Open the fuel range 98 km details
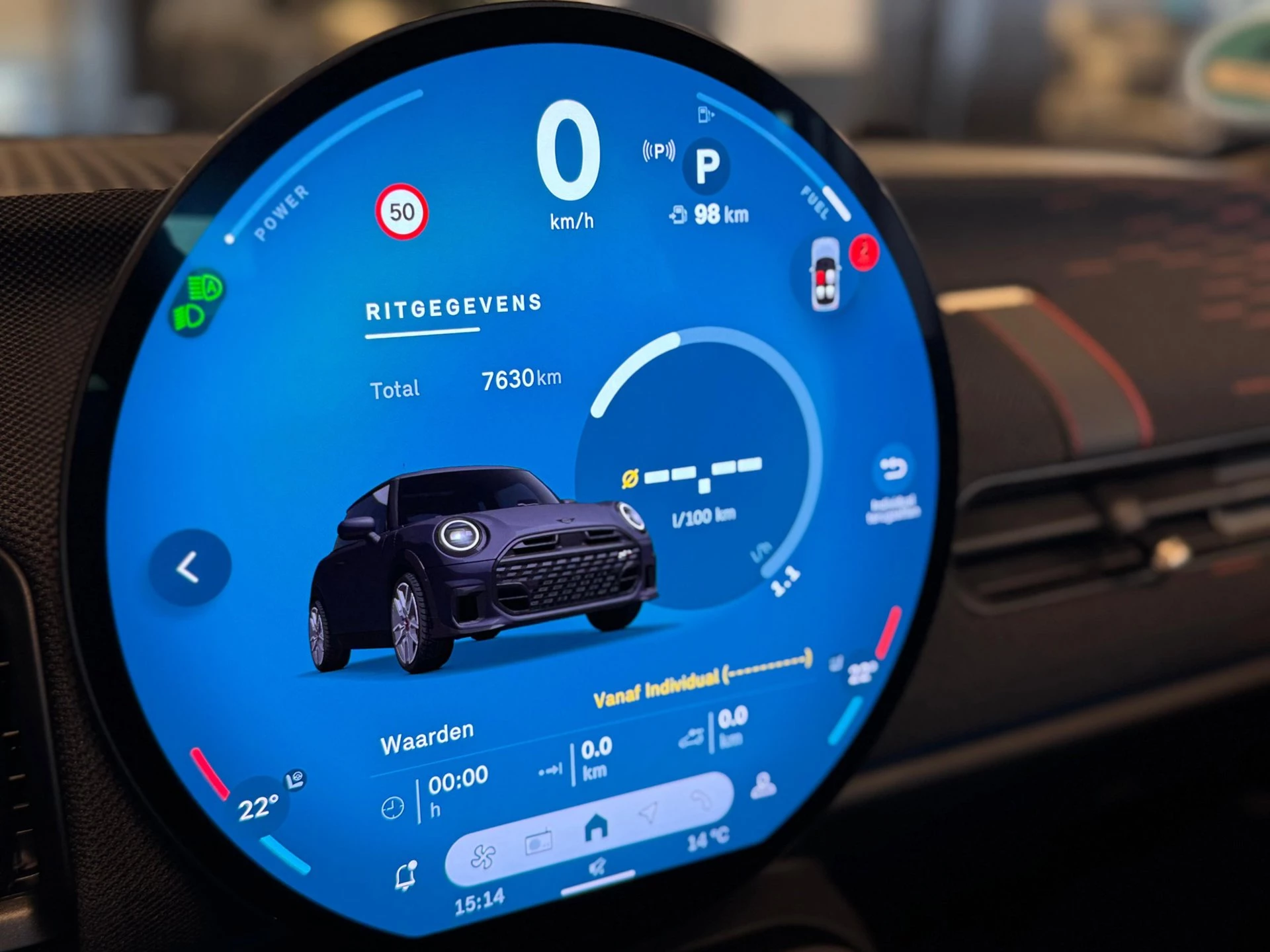The width and height of the screenshot is (1270, 952). pyautogui.click(x=721, y=213)
